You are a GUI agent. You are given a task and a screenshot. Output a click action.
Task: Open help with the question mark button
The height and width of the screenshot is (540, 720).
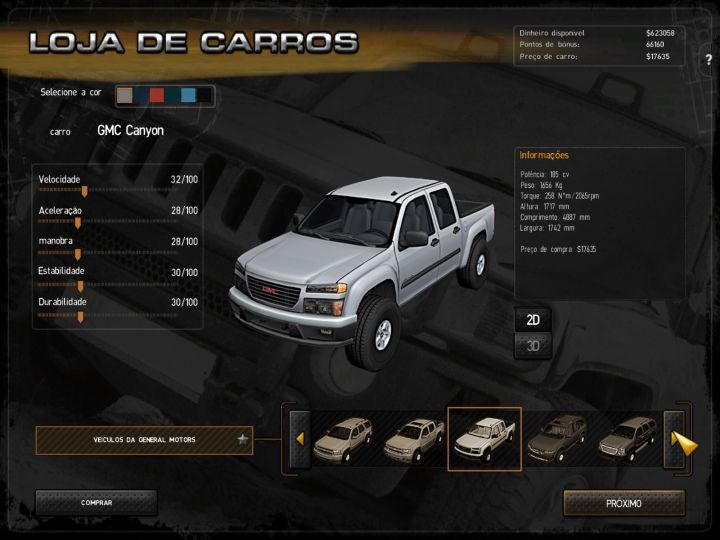tap(708, 59)
